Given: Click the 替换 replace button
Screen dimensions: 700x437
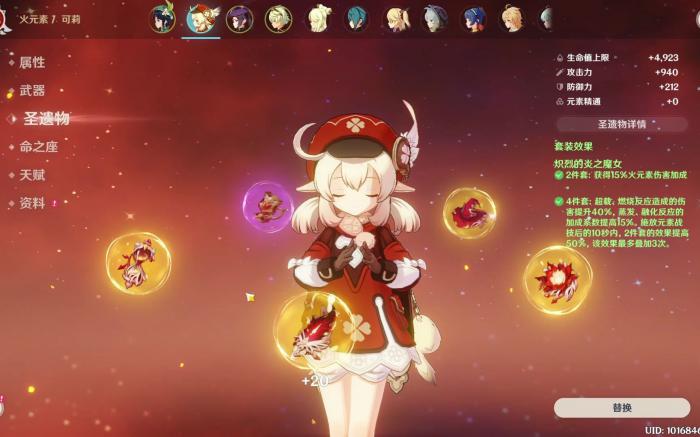Looking at the screenshot, I should pos(621,407).
